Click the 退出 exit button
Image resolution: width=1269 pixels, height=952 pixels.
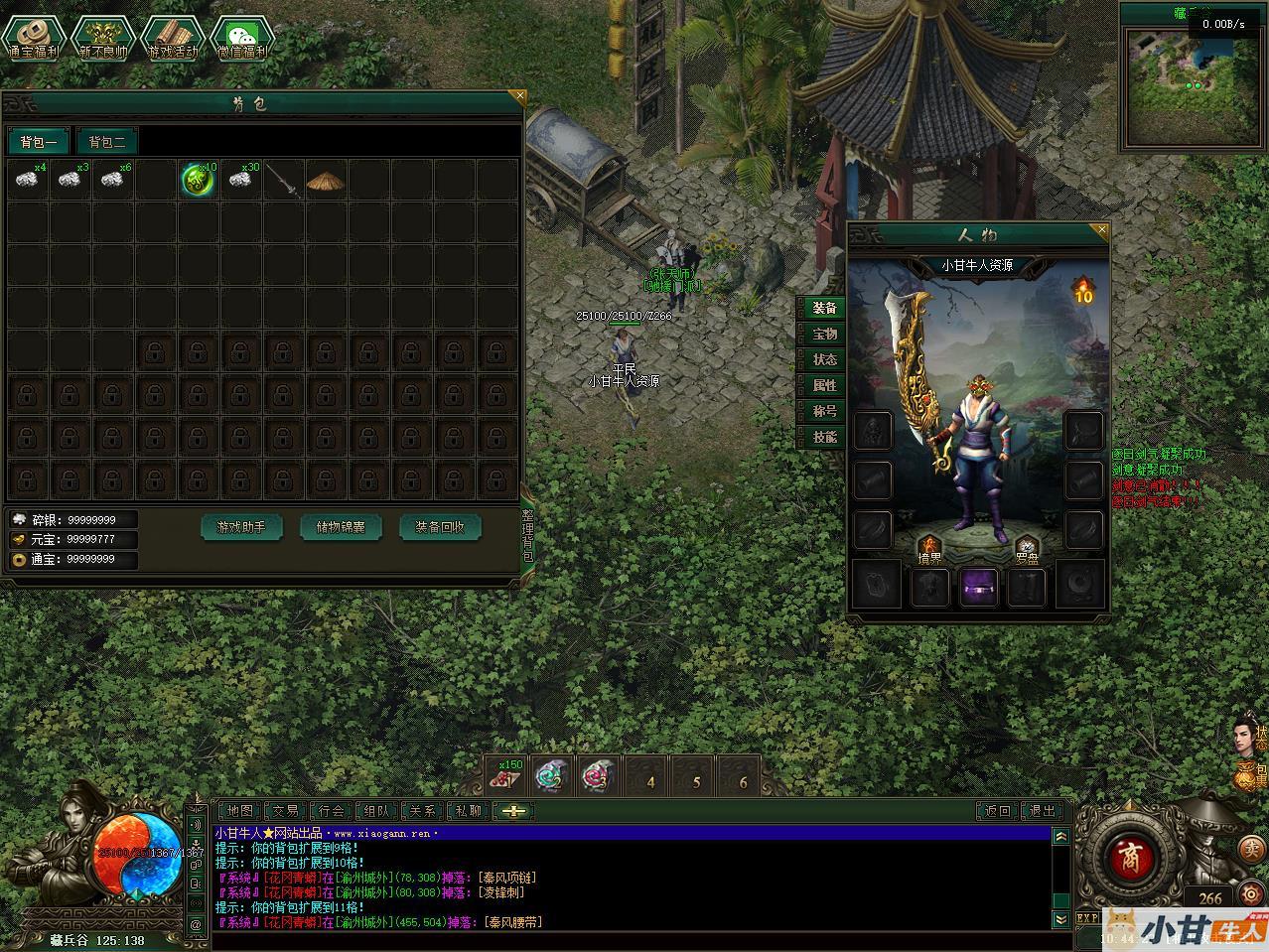point(1043,811)
